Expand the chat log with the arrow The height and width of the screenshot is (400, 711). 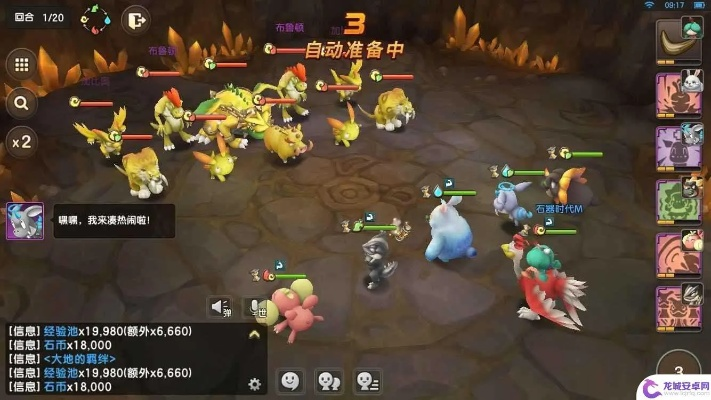tap(254, 336)
